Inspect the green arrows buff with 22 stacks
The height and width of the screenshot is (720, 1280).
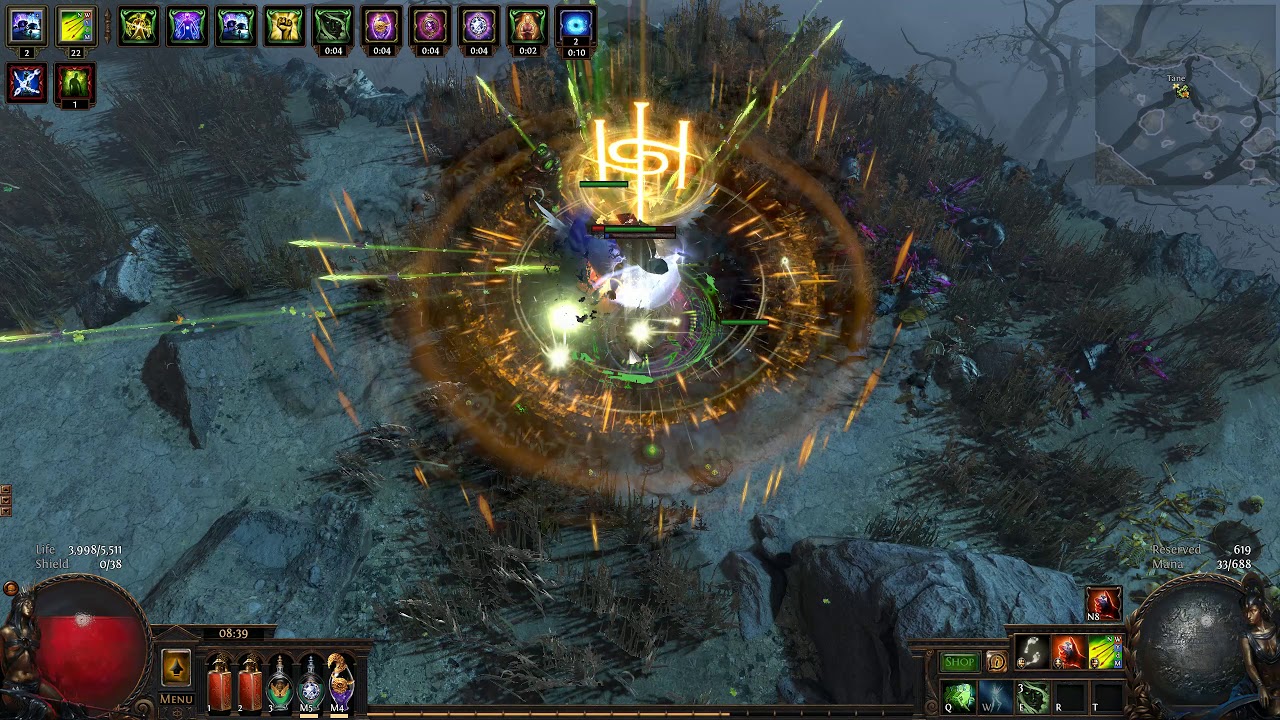pos(75,26)
